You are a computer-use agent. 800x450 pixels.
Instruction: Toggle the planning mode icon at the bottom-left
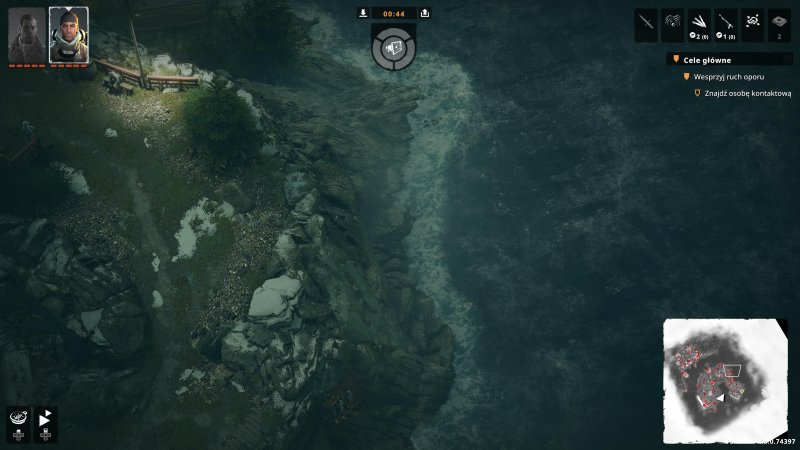pyautogui.click(x=18, y=424)
